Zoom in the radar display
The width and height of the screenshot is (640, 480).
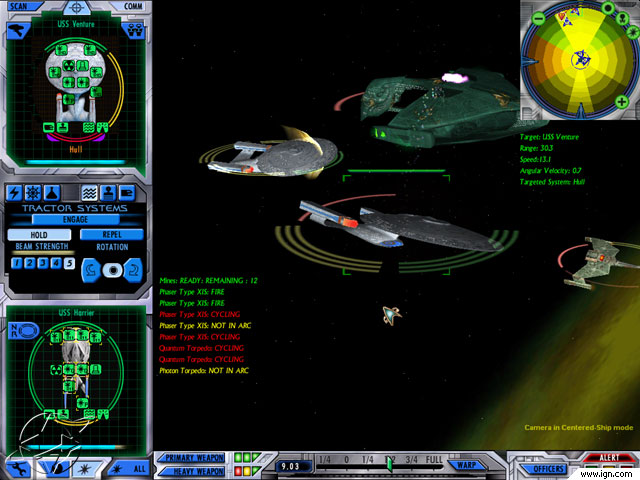[x=622, y=102]
